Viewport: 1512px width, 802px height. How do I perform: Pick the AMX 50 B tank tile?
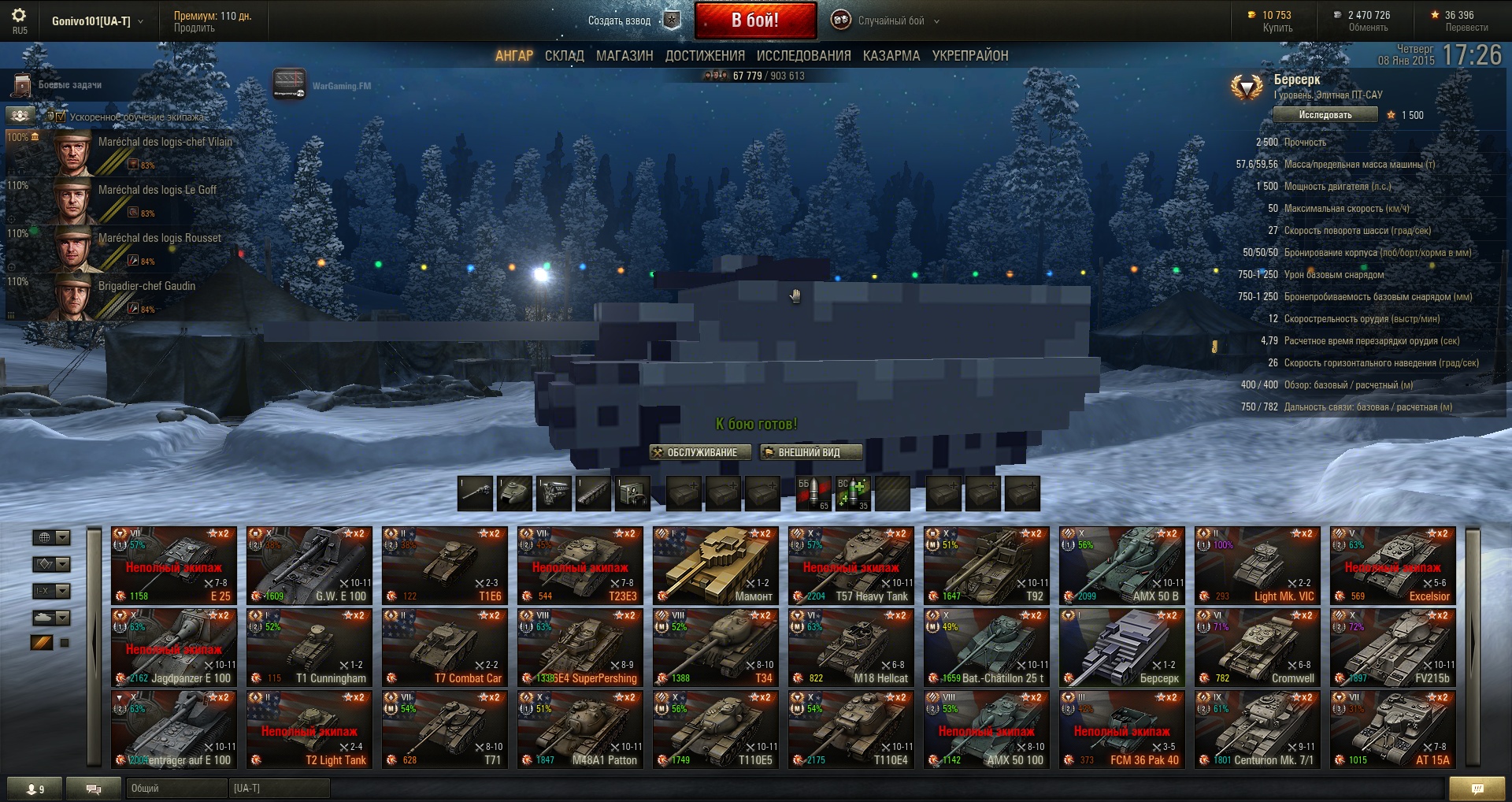[1121, 565]
